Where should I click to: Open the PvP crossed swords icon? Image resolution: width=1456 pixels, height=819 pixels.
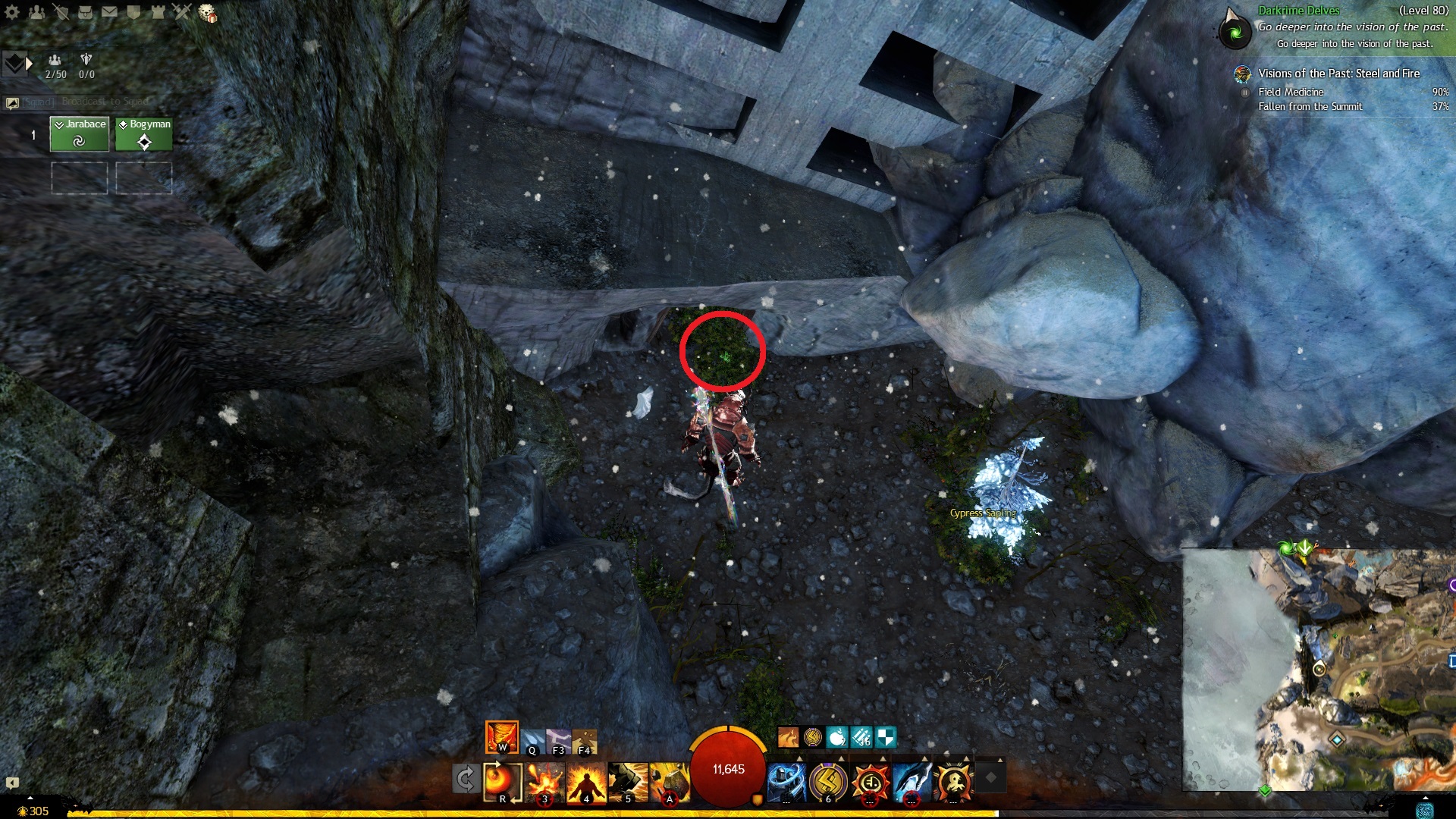point(182,11)
